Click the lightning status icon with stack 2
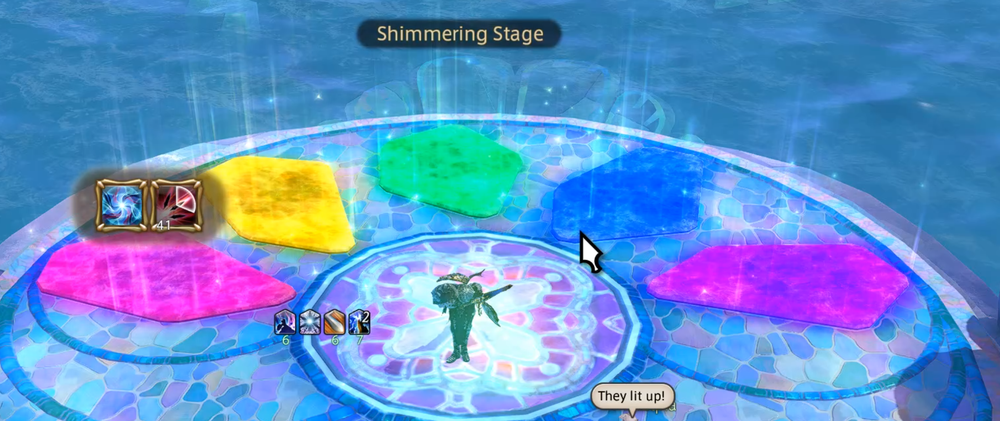Image resolution: width=1000 pixels, height=421 pixels. click(x=360, y=321)
